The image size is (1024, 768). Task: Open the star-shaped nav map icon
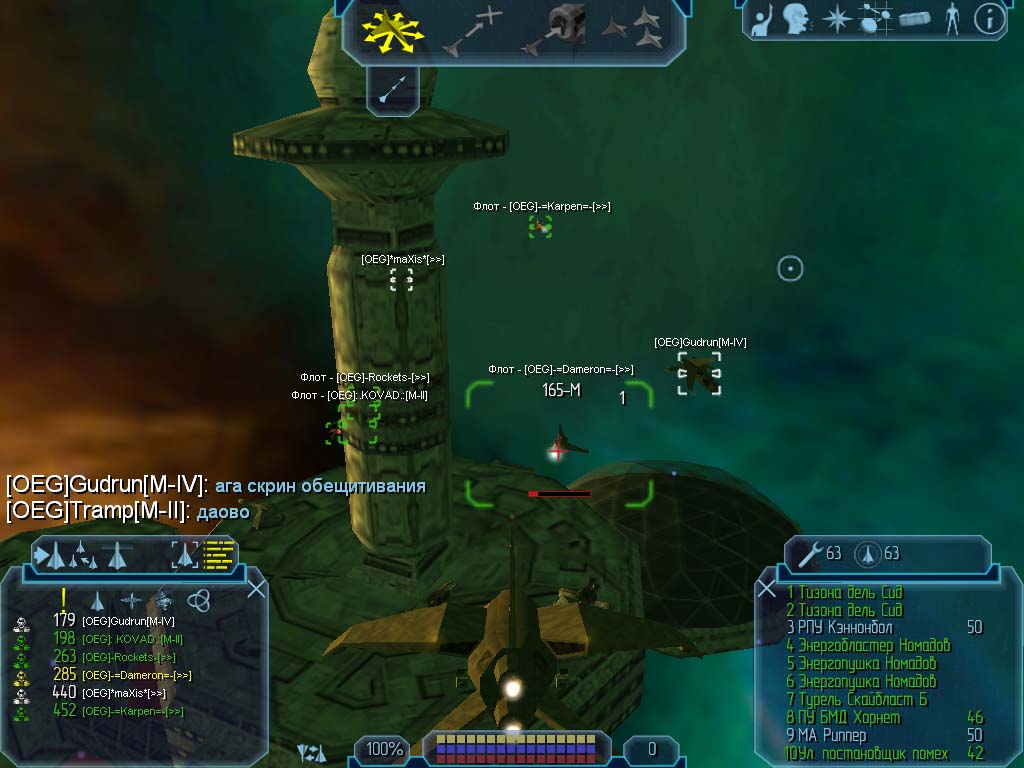[836, 19]
